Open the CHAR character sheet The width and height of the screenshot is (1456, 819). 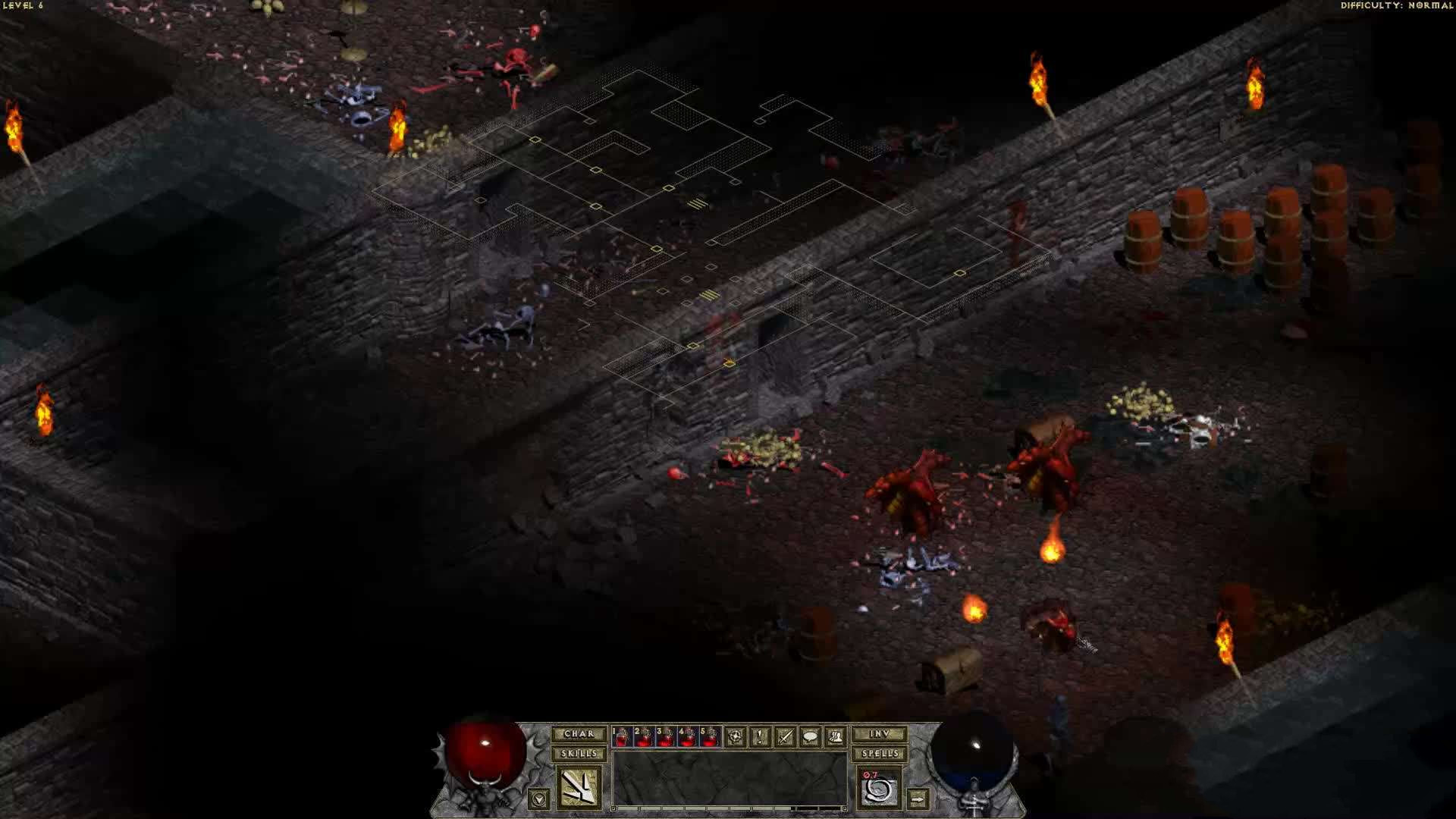(x=579, y=734)
